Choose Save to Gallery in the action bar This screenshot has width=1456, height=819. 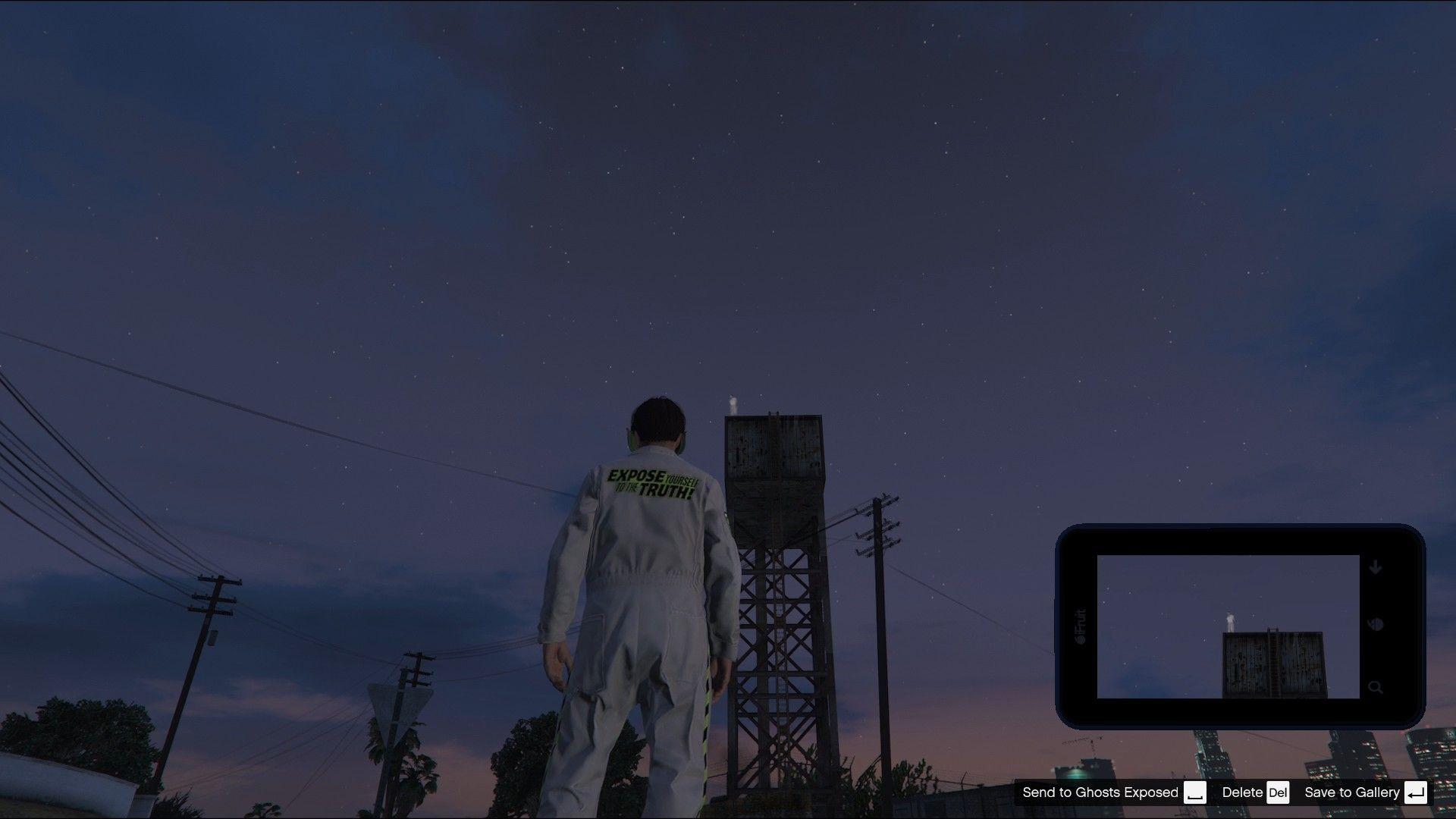1353,792
